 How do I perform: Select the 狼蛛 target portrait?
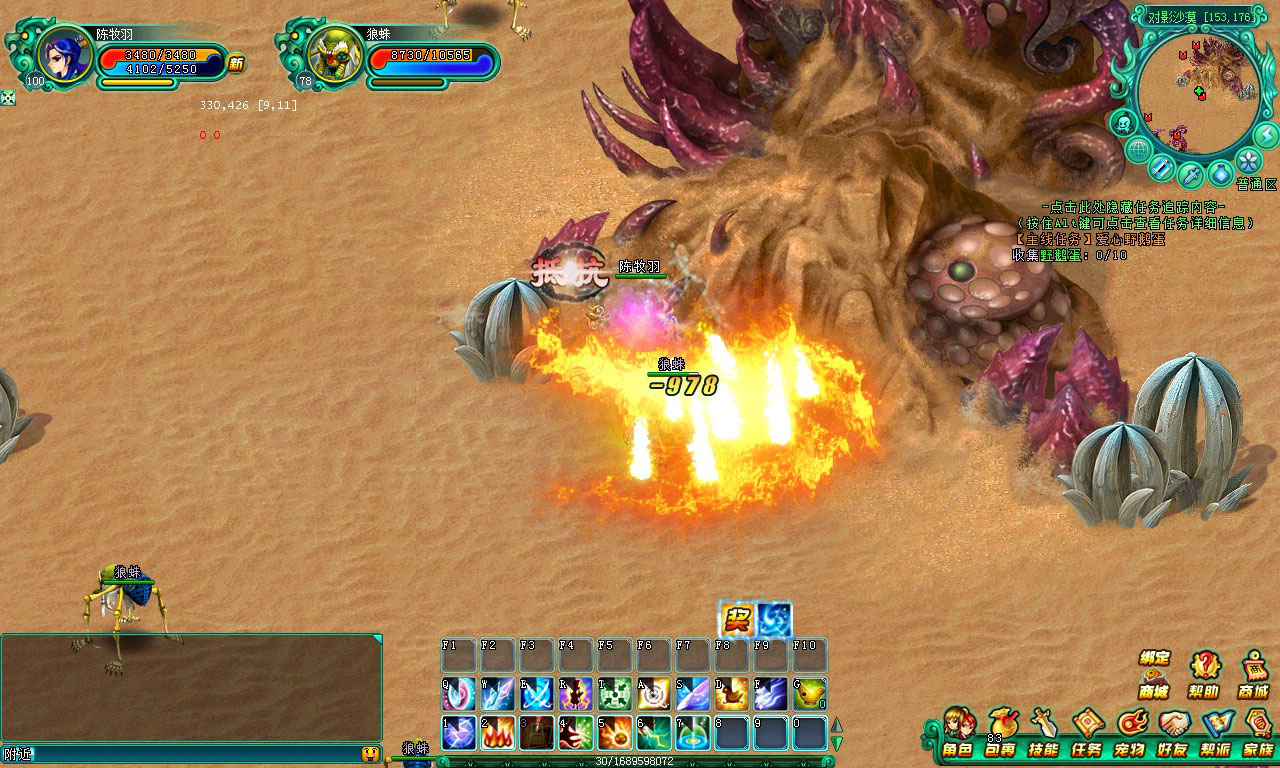[x=335, y=53]
